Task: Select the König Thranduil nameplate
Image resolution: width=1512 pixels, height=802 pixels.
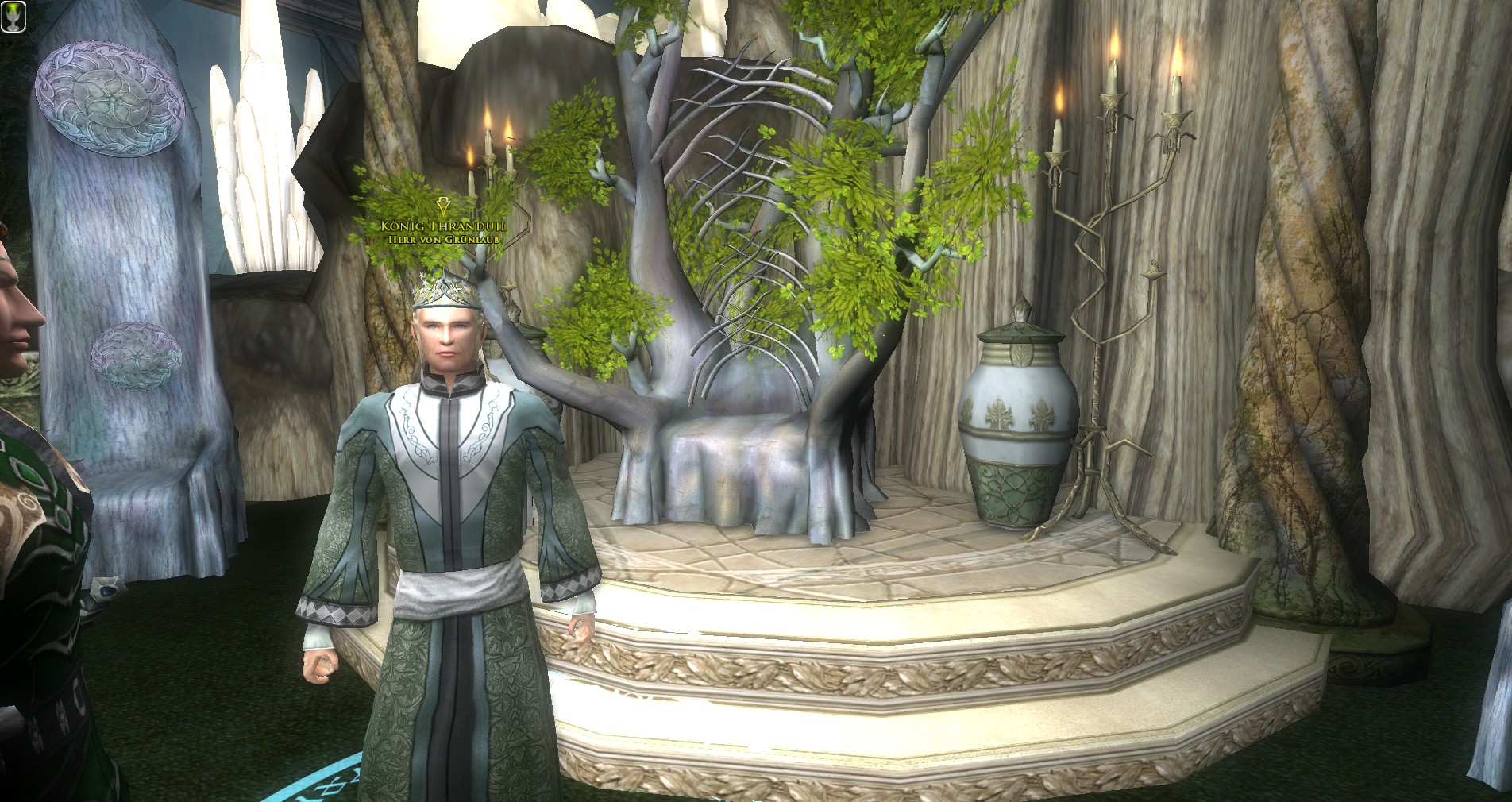Action: click(x=443, y=227)
